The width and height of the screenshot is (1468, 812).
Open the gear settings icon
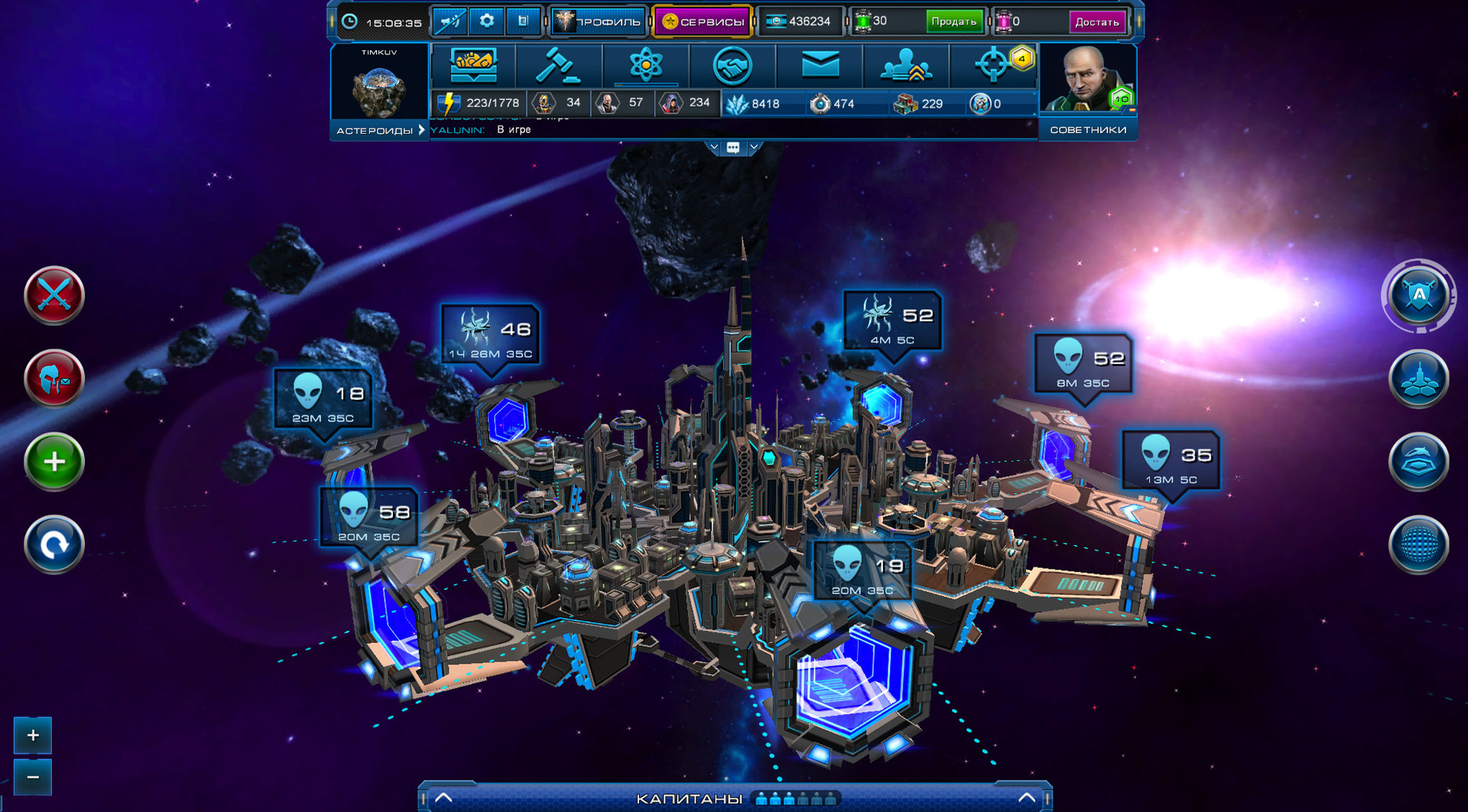[x=487, y=21]
